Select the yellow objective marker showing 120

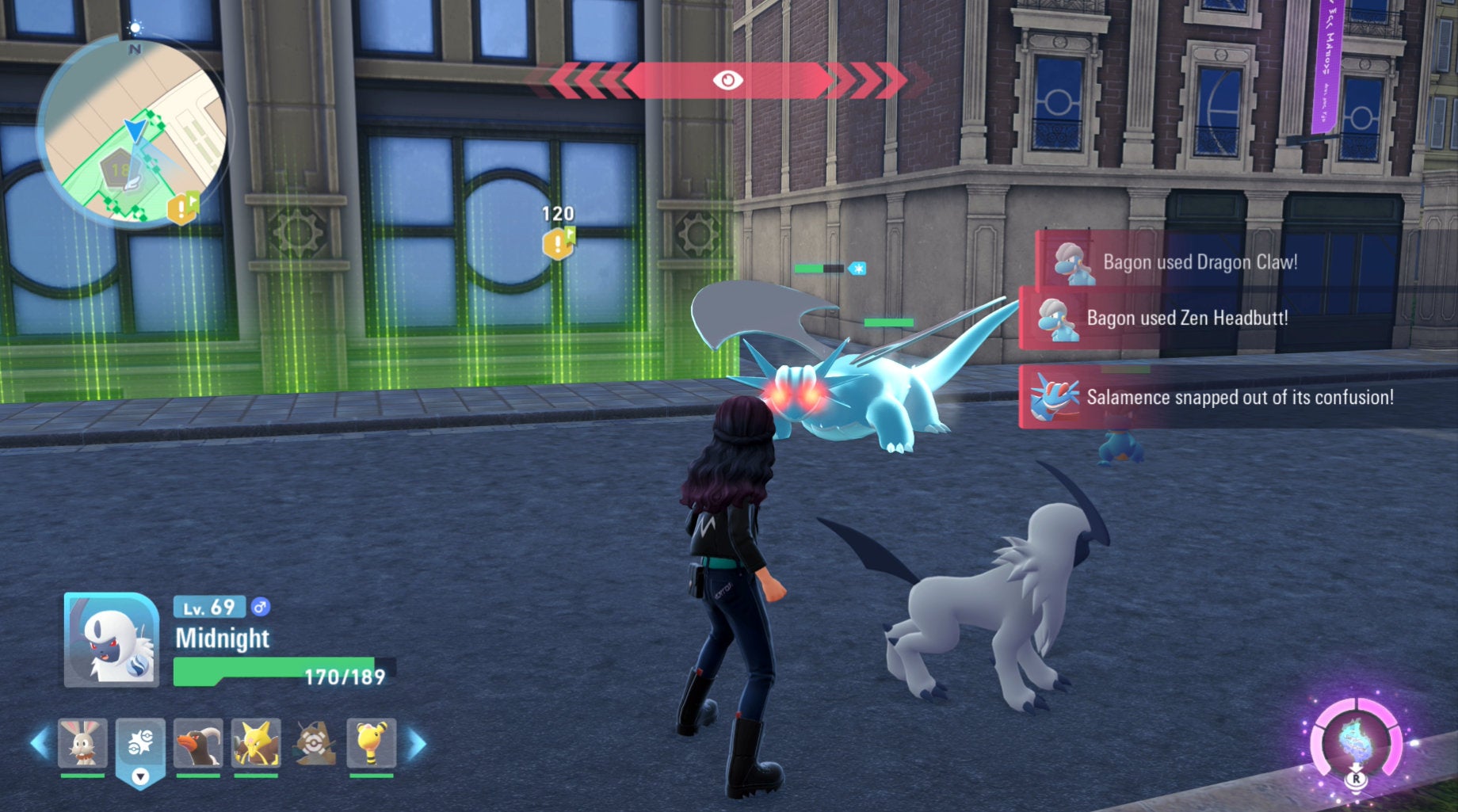coord(558,243)
